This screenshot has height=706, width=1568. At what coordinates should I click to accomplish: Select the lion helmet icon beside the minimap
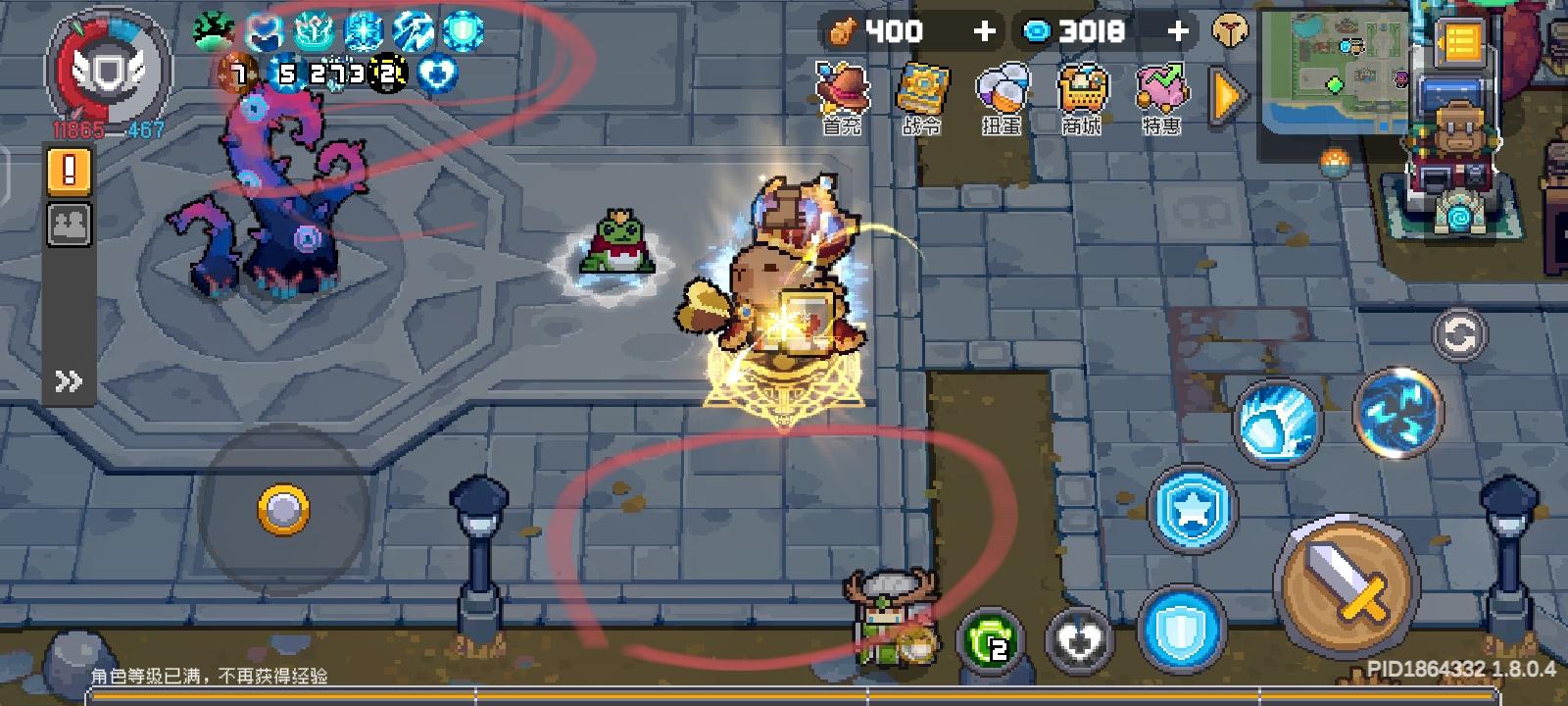(x=1230, y=30)
